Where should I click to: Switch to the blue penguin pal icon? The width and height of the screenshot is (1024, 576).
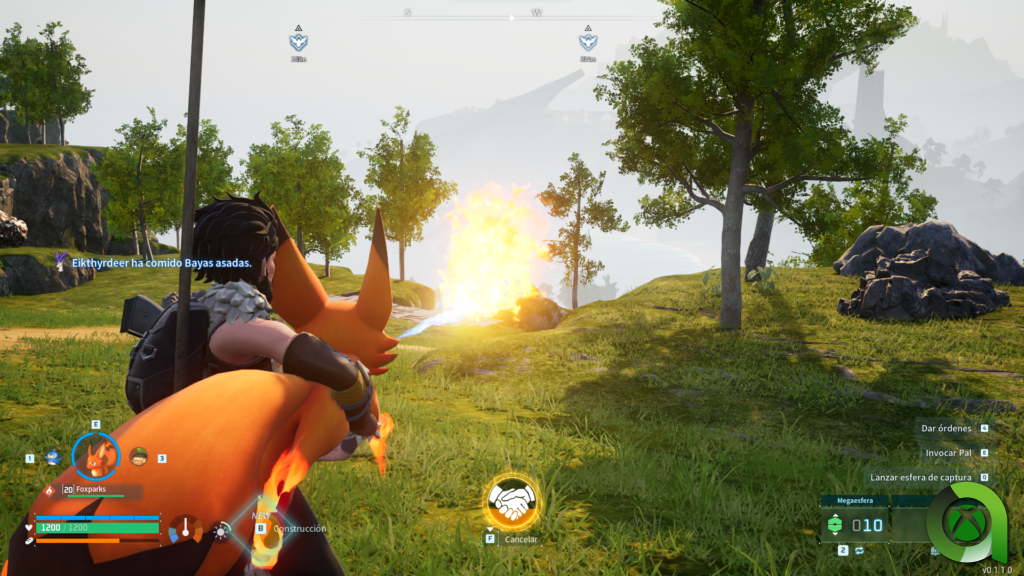(53, 458)
